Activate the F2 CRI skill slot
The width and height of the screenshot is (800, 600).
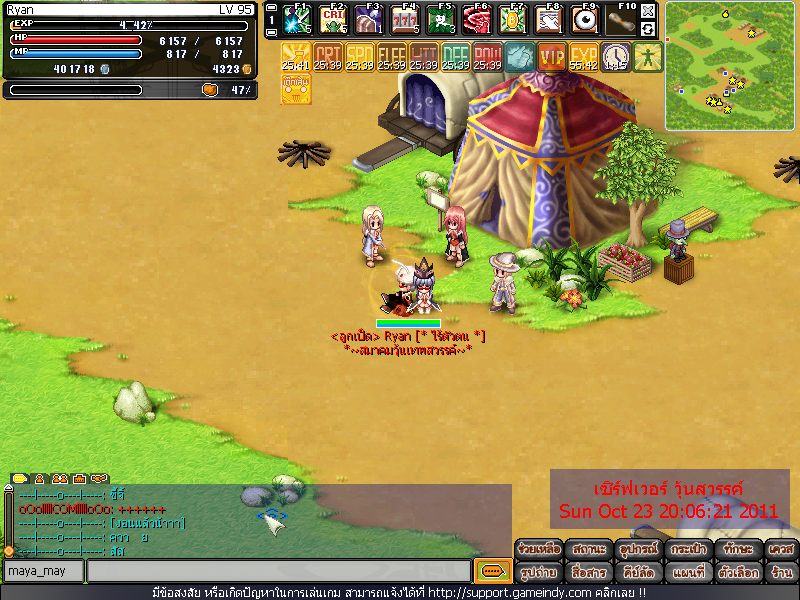coord(333,20)
